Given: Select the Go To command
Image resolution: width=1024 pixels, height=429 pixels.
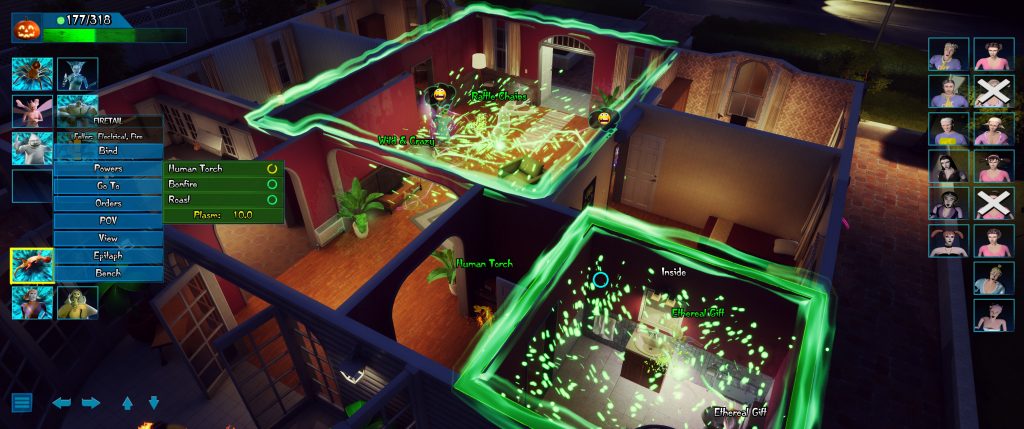Looking at the screenshot, I should point(108,185).
